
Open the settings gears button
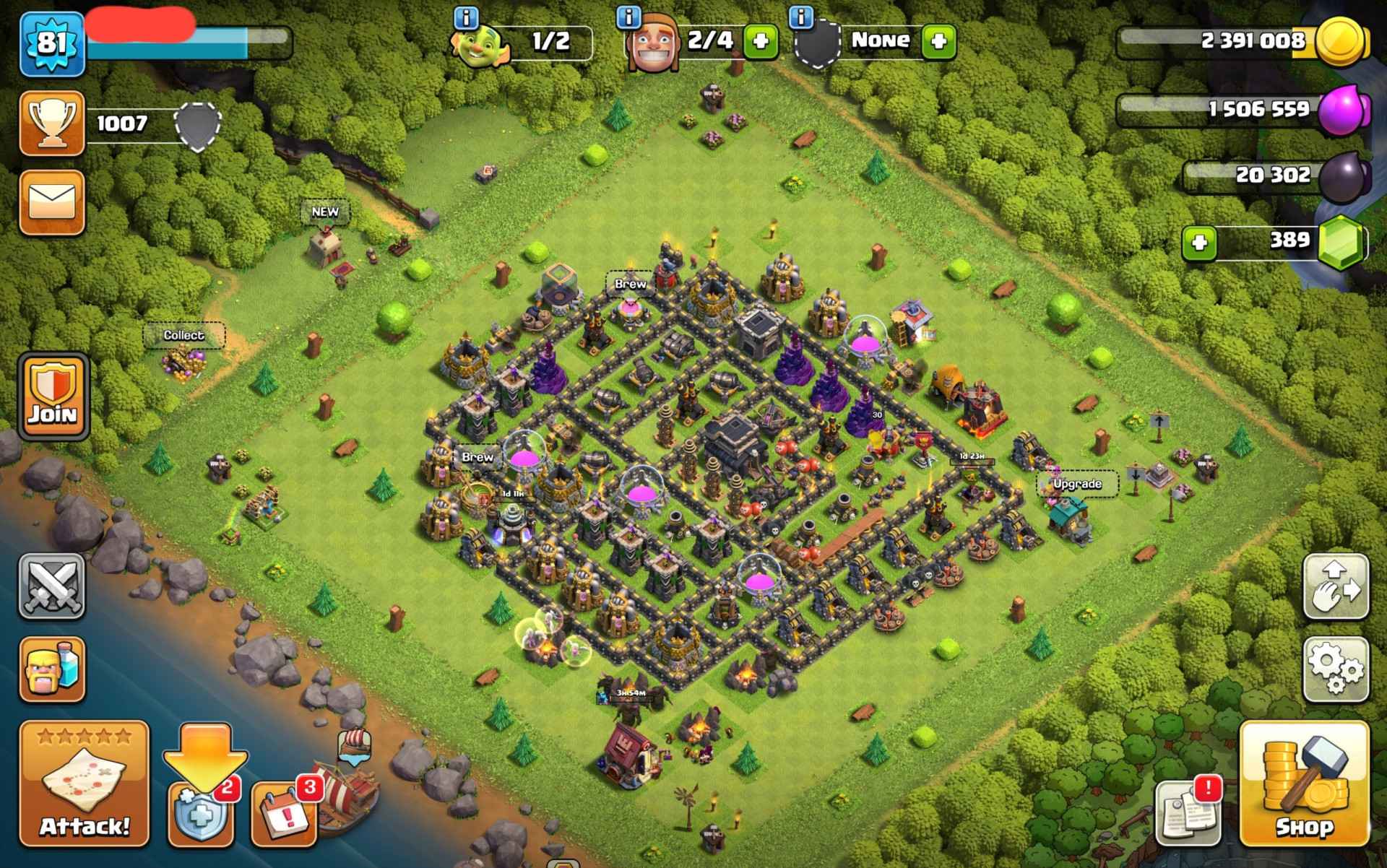tap(1336, 669)
